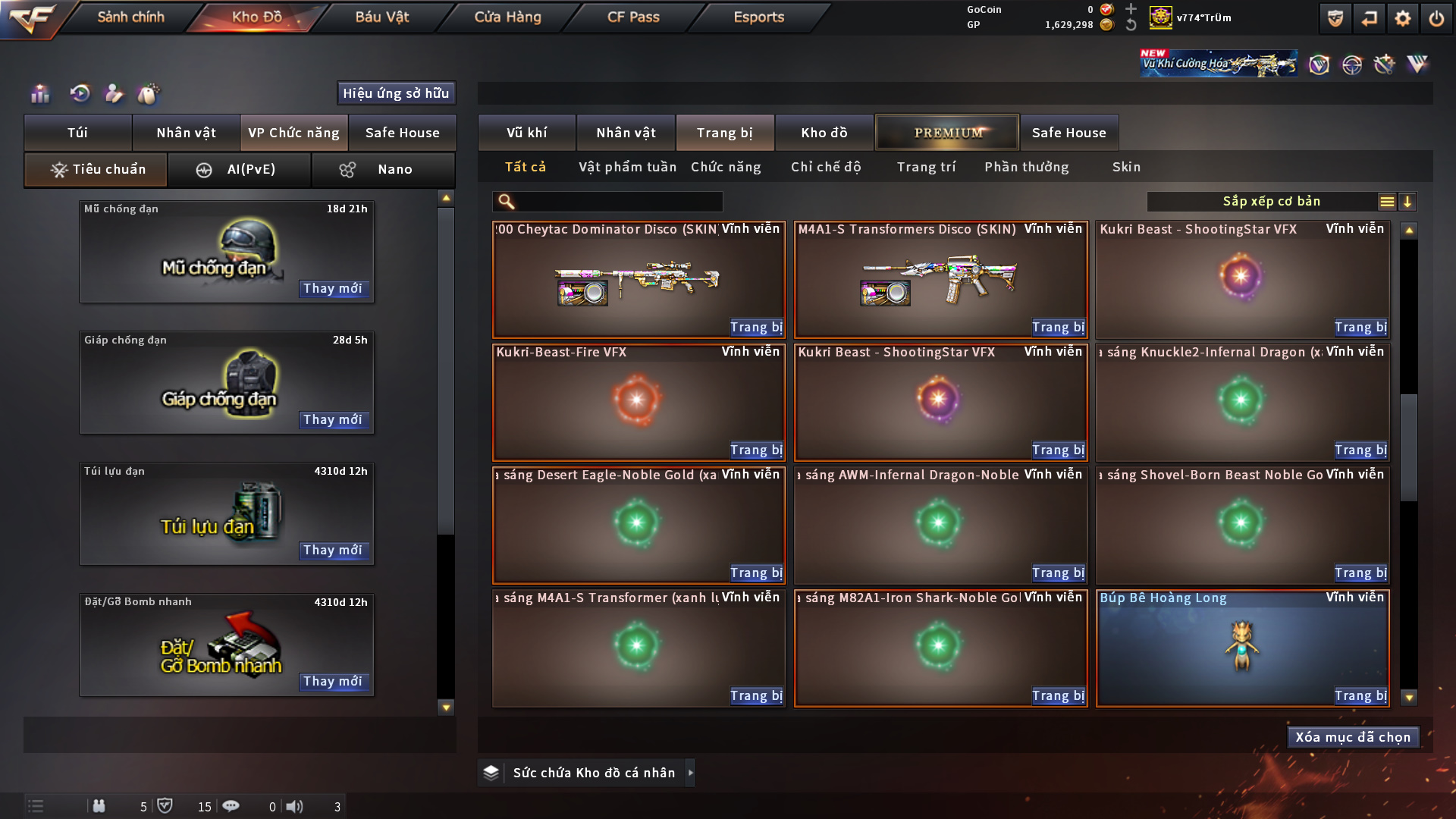The image size is (1456, 819).
Task: Go to Sảnh chính lobby
Action: (x=130, y=17)
